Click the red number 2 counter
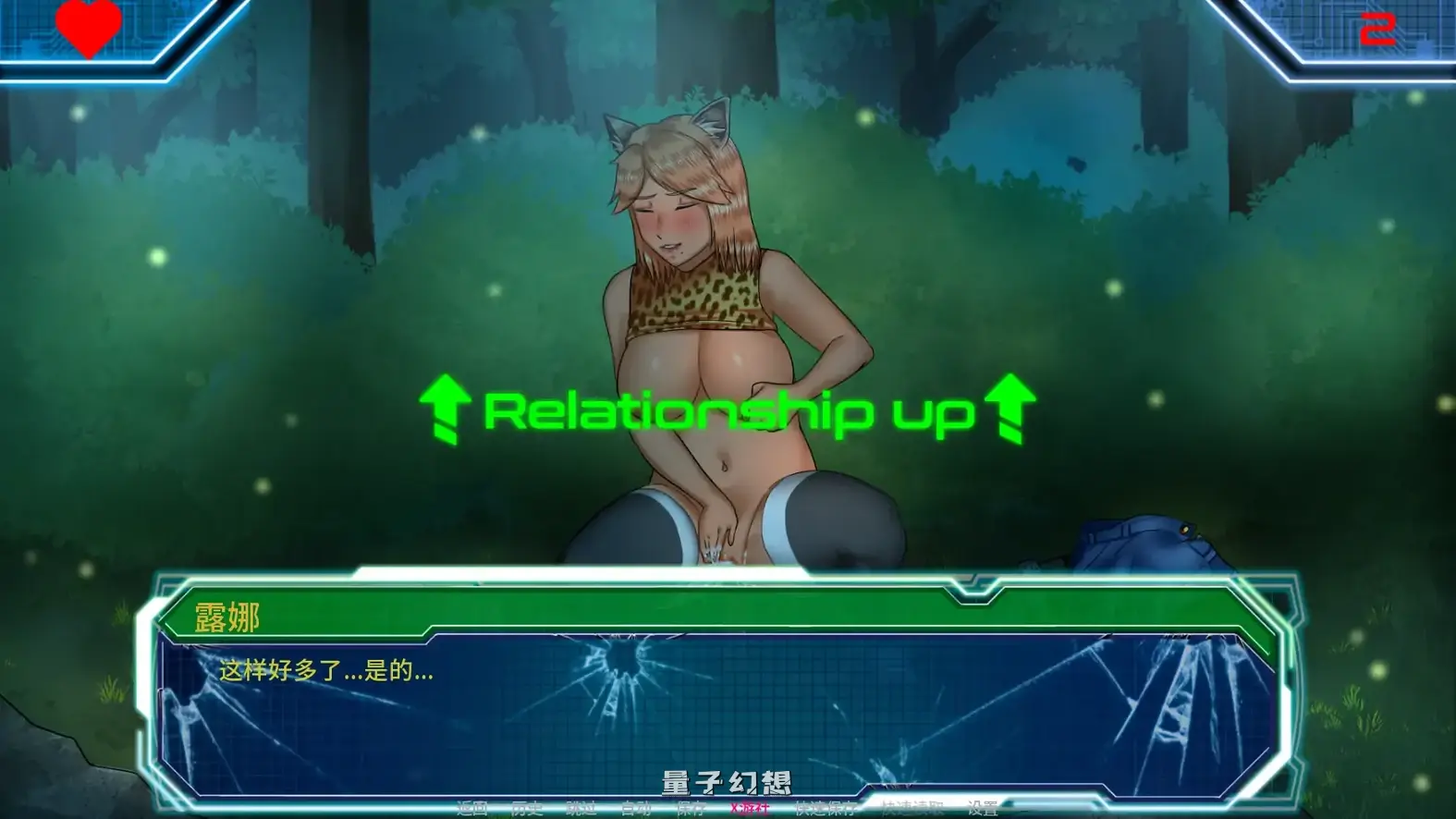Image resolution: width=1456 pixels, height=819 pixels. (x=1376, y=31)
